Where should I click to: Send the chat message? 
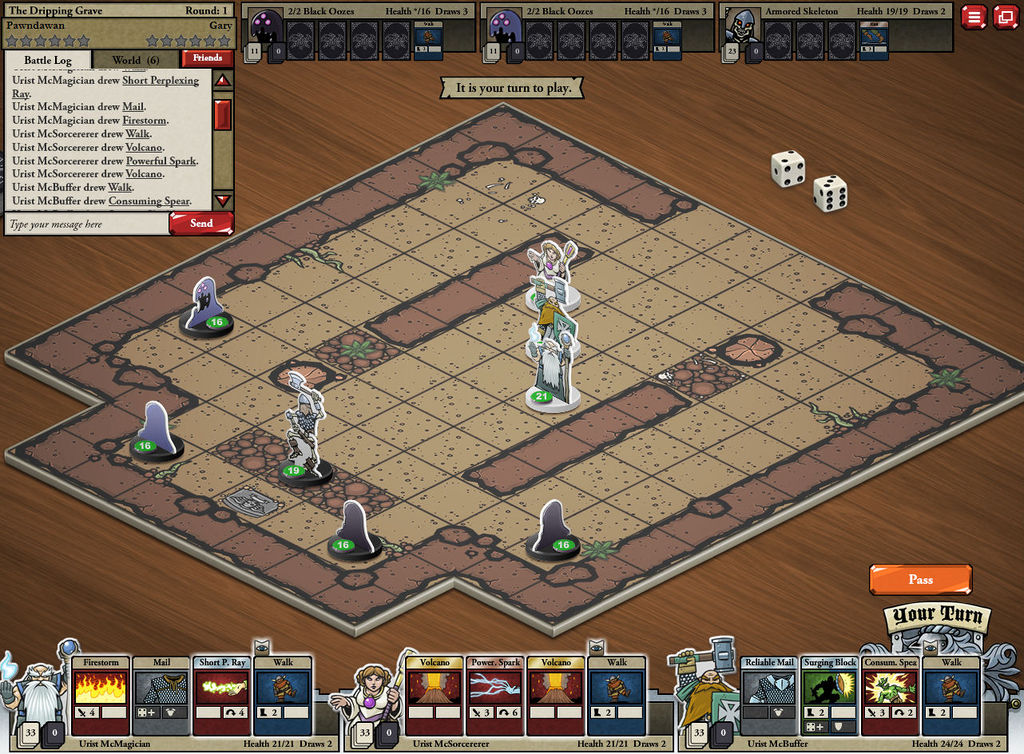[x=201, y=223]
